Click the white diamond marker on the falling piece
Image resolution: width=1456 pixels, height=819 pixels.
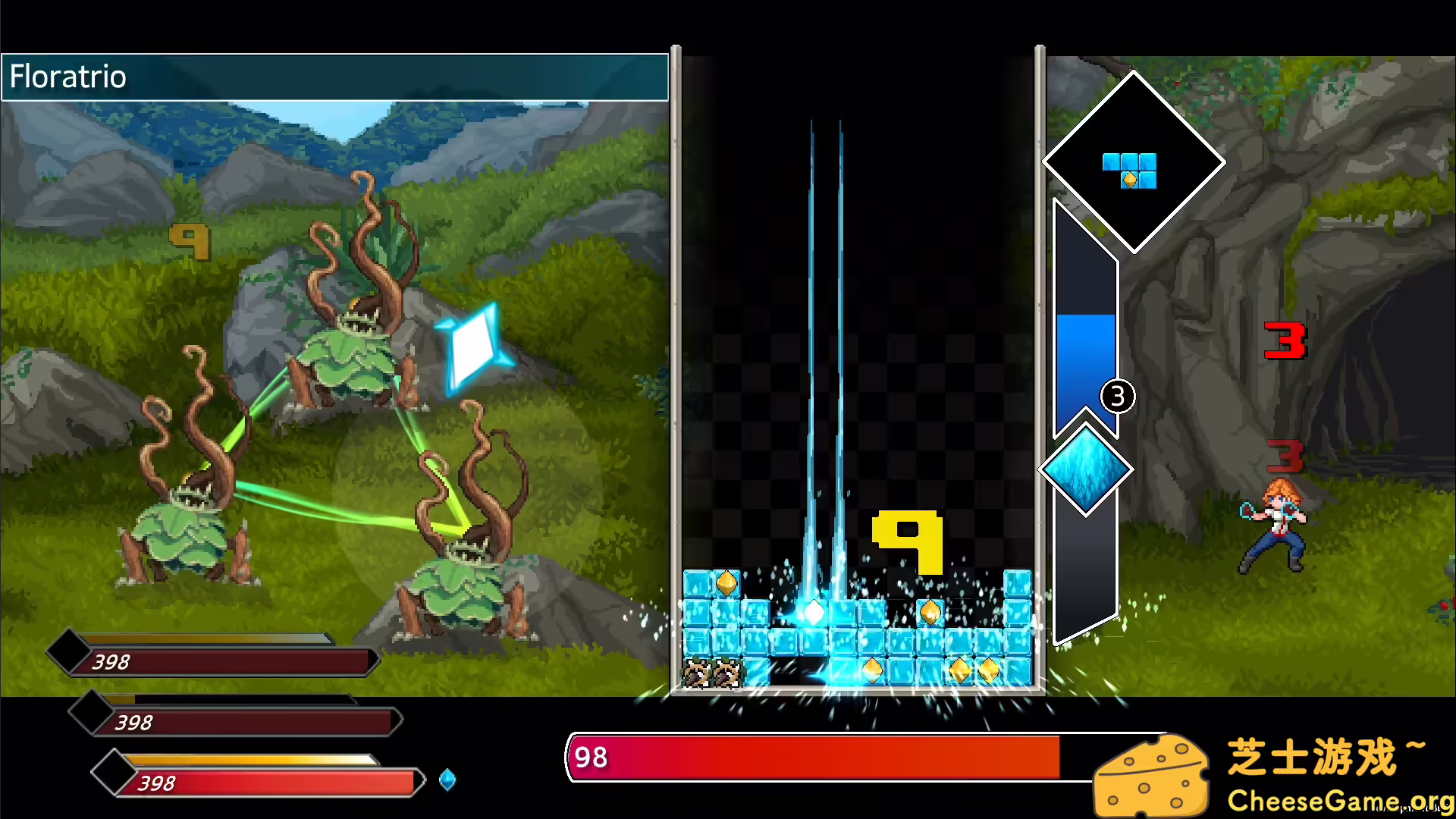click(815, 611)
